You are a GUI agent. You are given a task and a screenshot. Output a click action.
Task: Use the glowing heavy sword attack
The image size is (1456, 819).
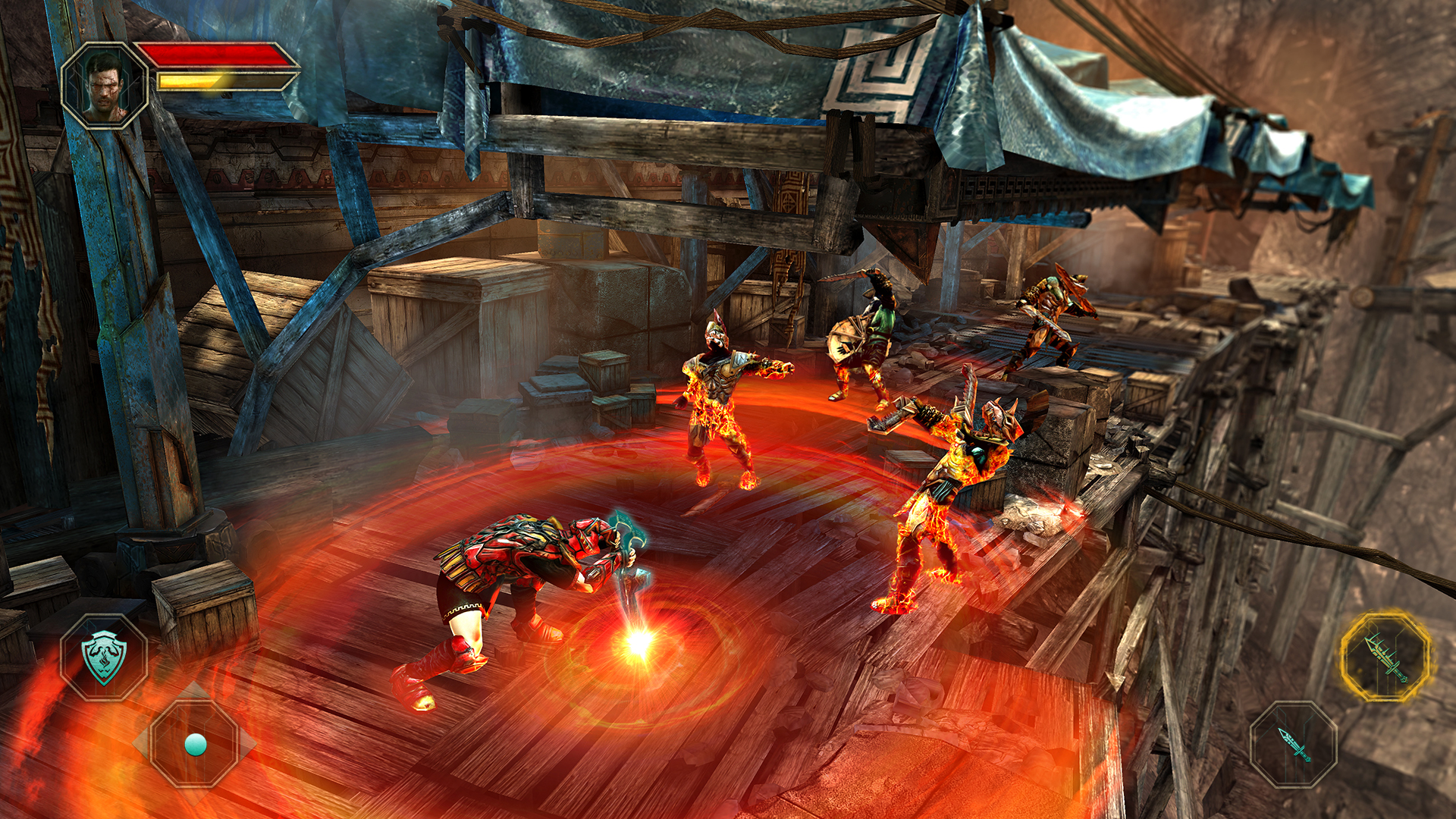click(1385, 657)
